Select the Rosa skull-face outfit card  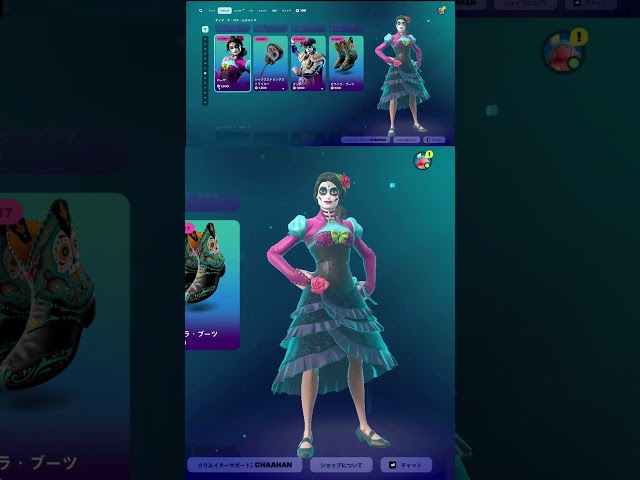(231, 63)
